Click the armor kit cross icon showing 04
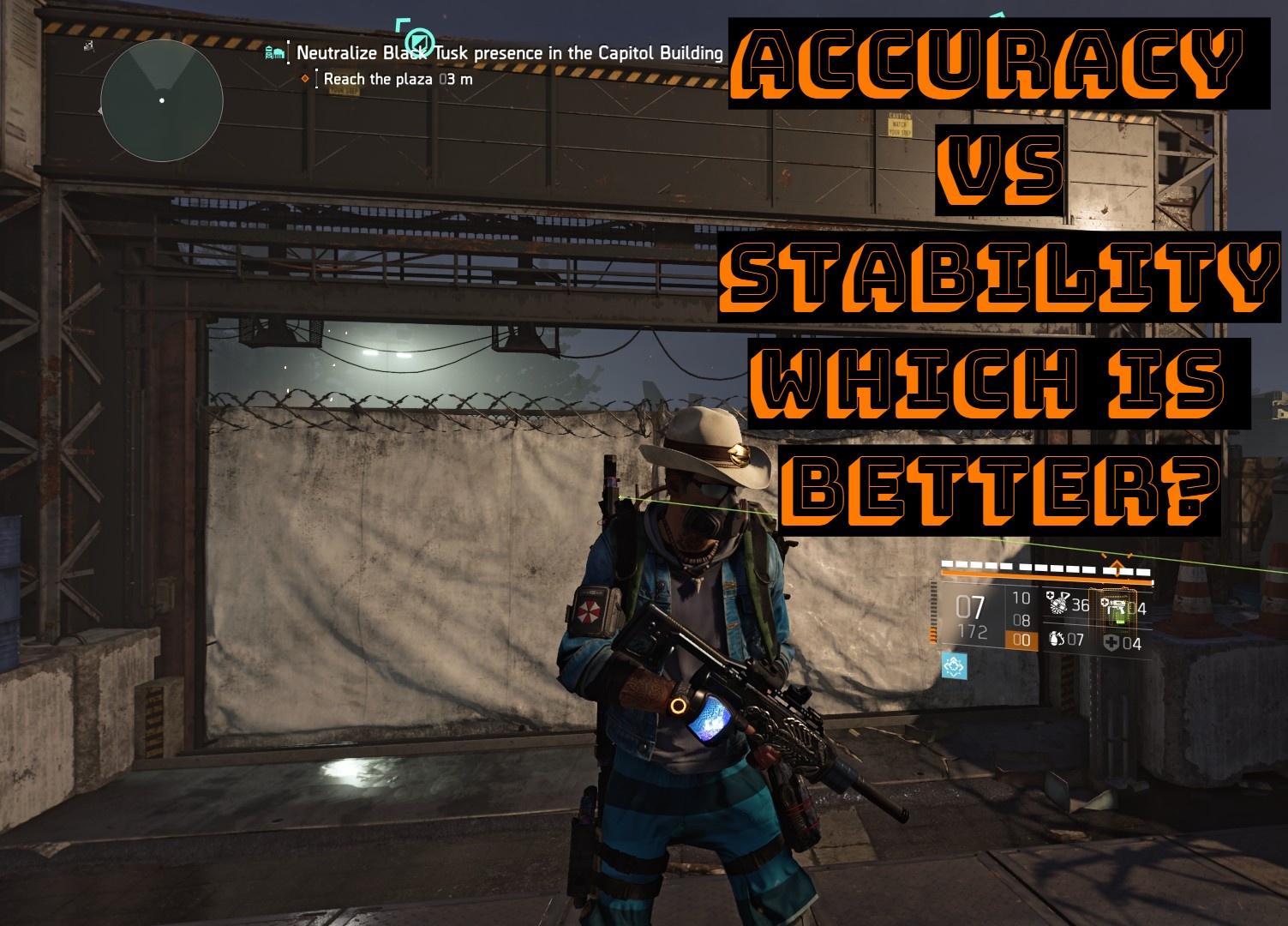 coord(1111,642)
